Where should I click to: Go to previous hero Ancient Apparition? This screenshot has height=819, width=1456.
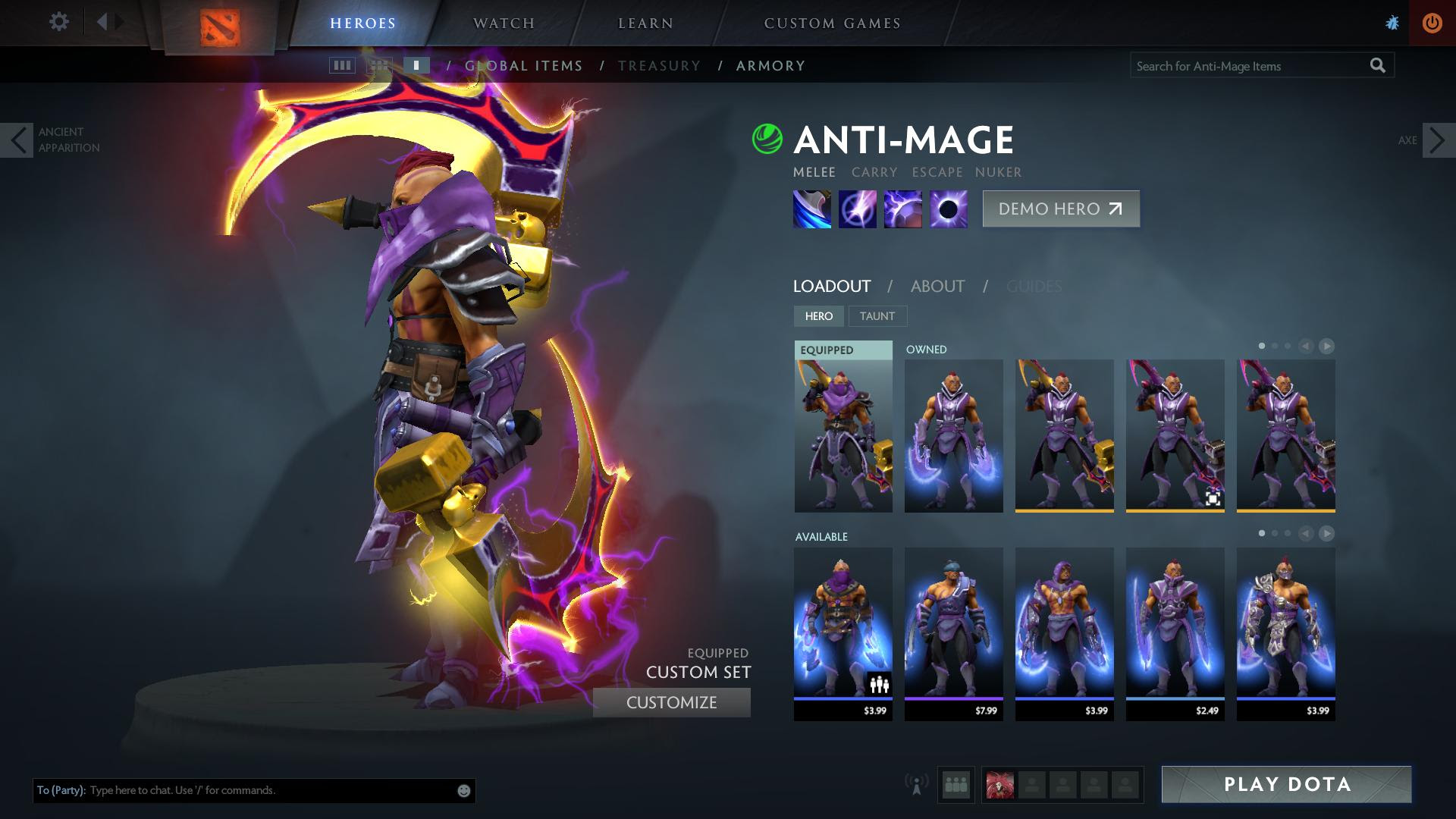[x=17, y=140]
